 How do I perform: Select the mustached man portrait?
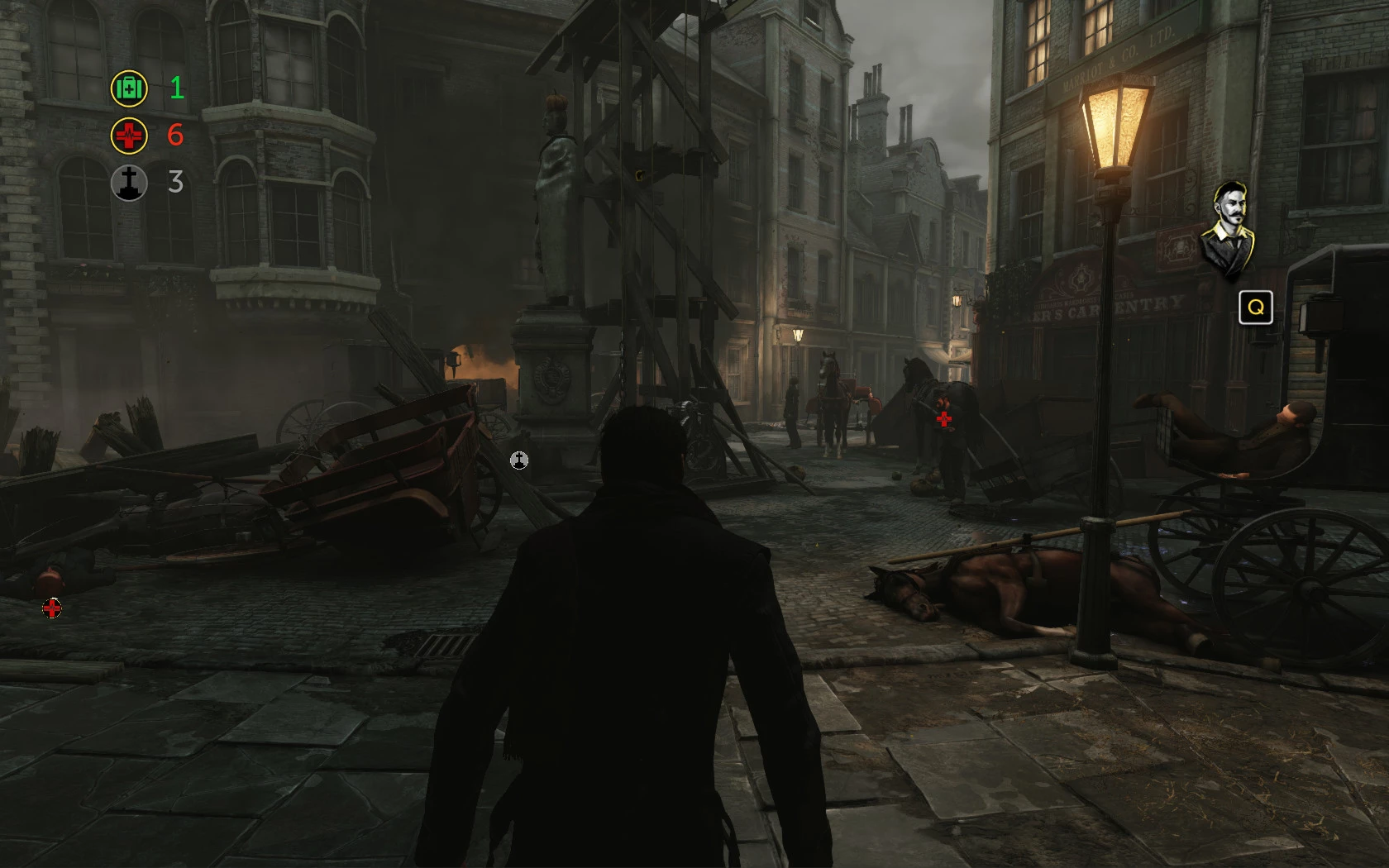(x=1229, y=228)
